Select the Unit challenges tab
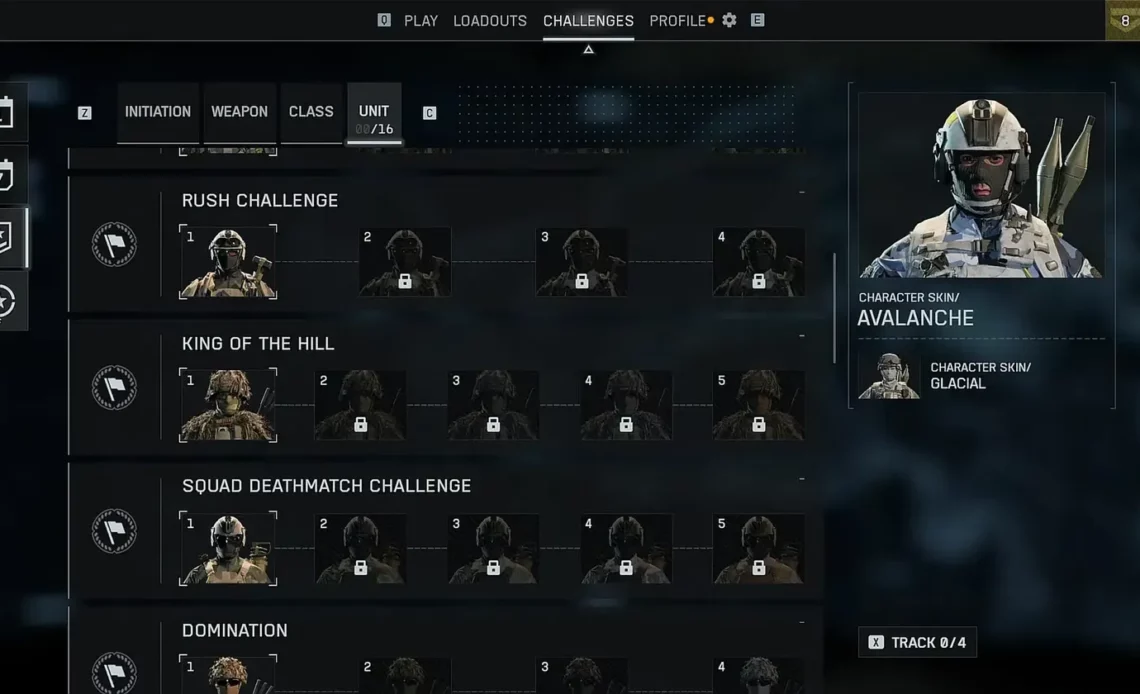Image resolution: width=1140 pixels, height=694 pixels. point(374,112)
